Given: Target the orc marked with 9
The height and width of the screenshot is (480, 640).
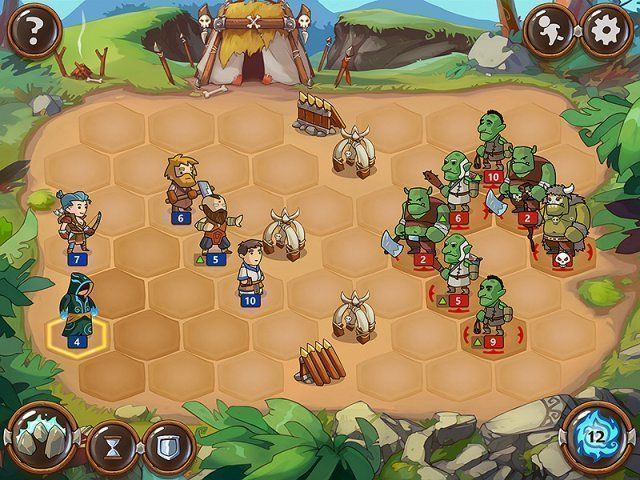Looking at the screenshot, I should pos(490,310).
